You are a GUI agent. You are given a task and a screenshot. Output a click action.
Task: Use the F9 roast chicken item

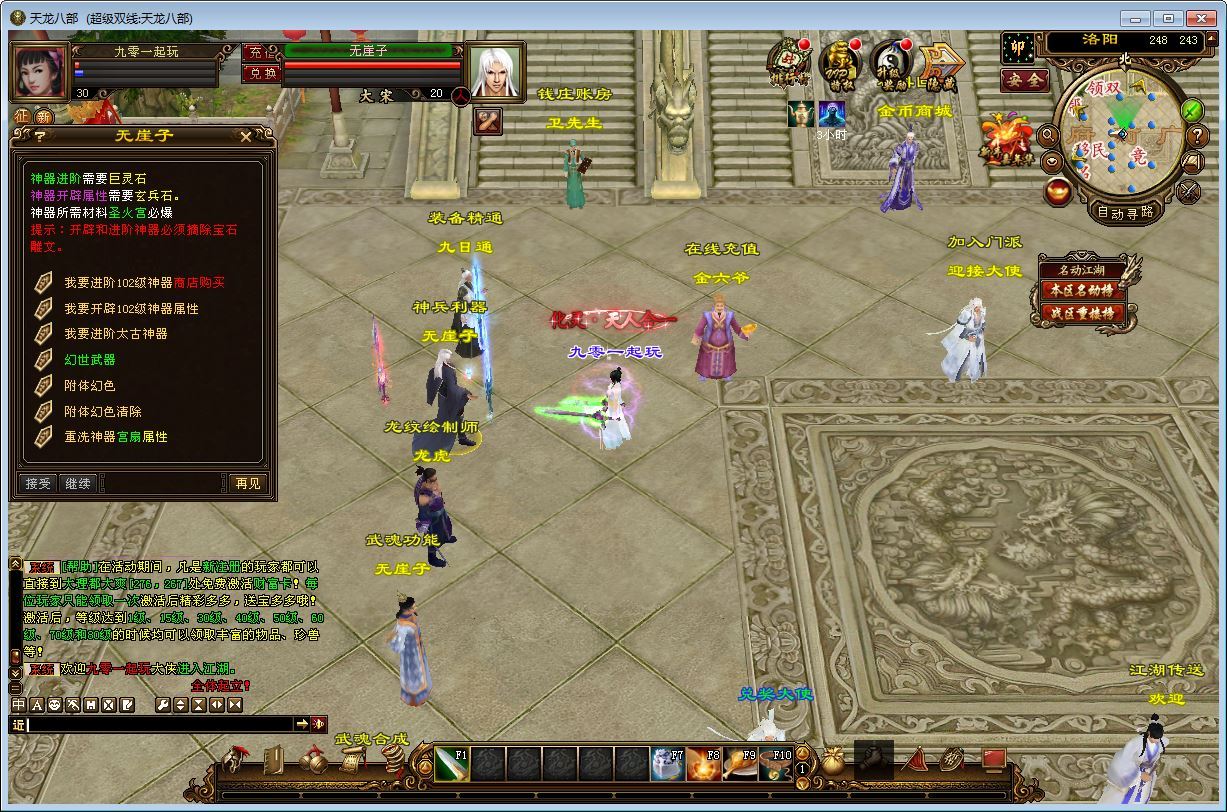pyautogui.click(x=741, y=765)
